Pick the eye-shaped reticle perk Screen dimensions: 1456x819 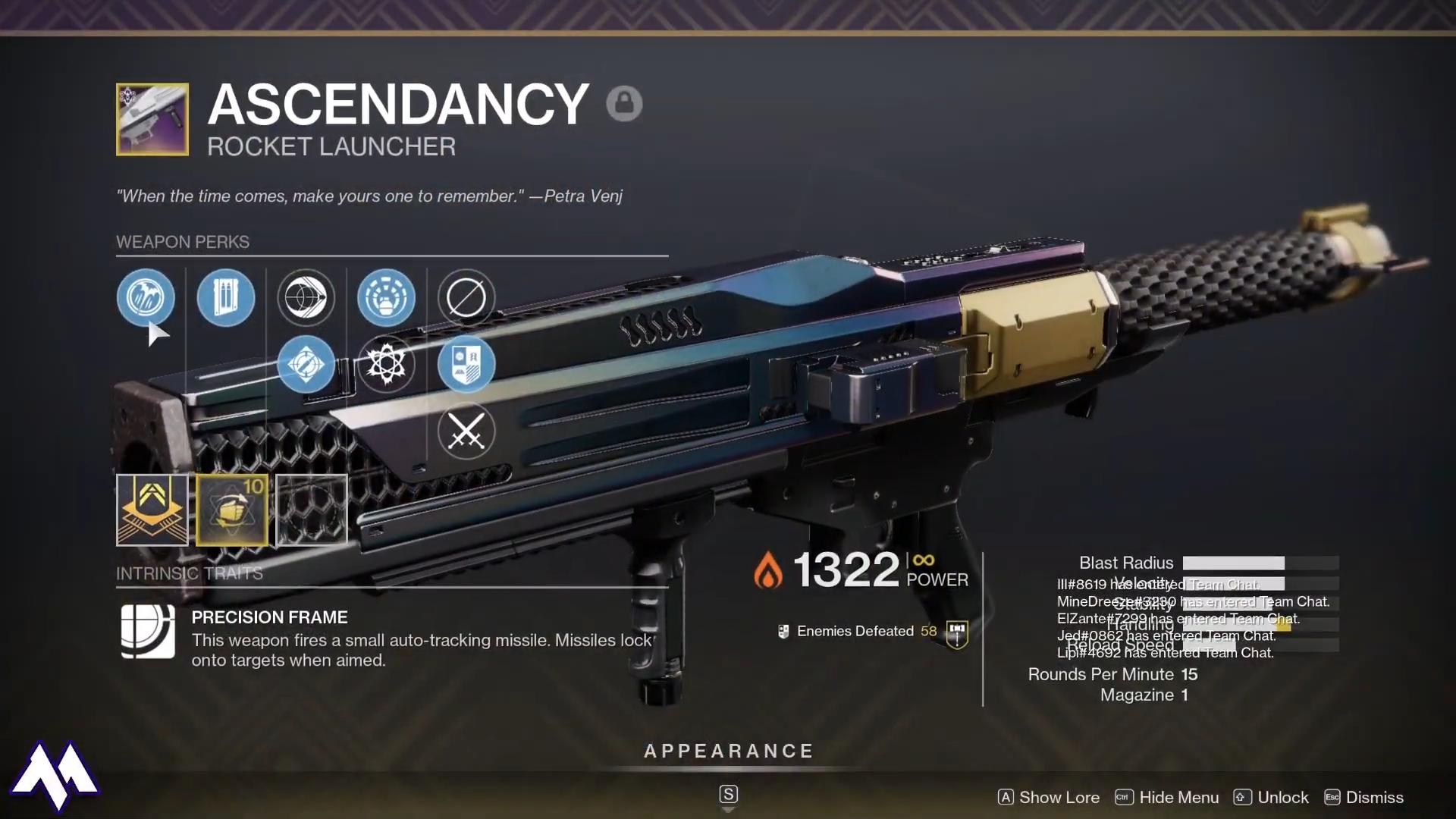coord(306,297)
